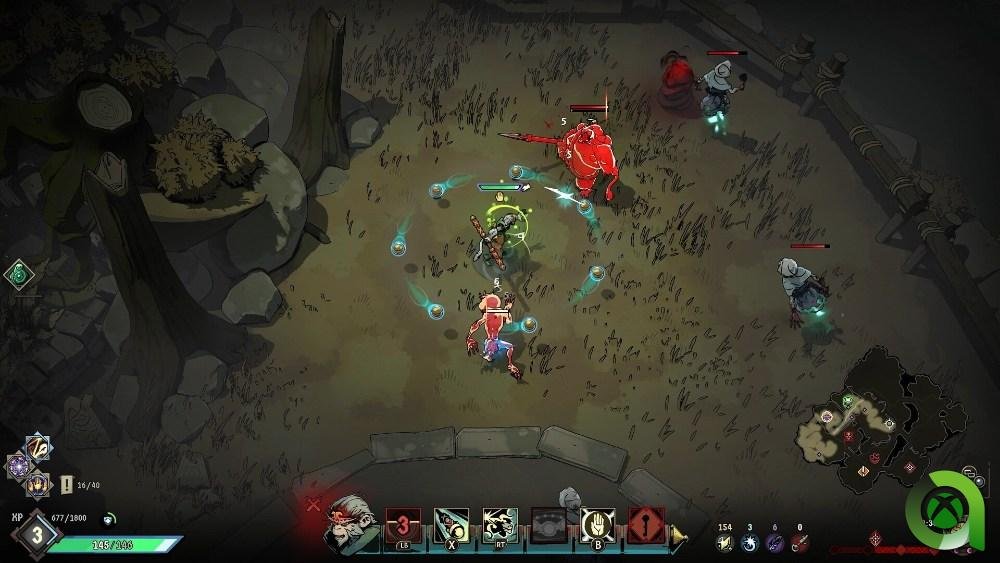This screenshot has width=1000, height=563.
Task: Click the gold currency icon showing 154
Action: point(722,542)
